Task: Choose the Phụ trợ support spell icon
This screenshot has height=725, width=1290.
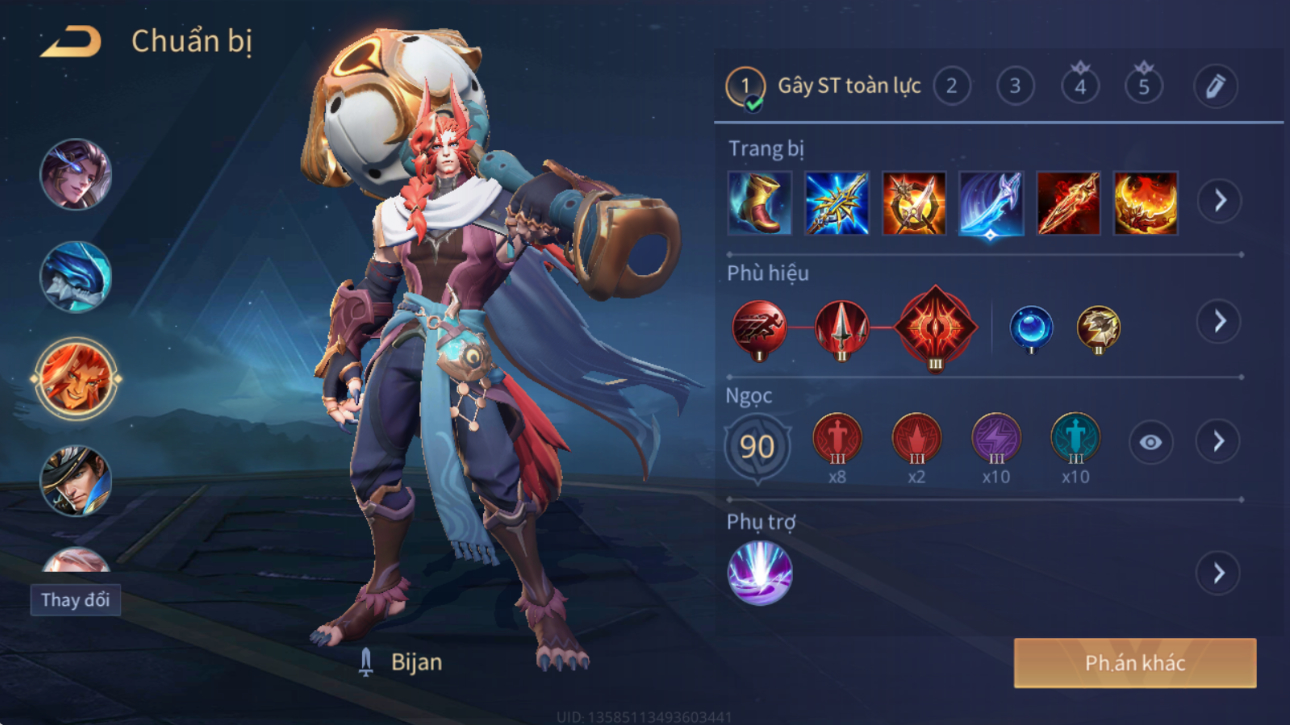Action: pyautogui.click(x=760, y=573)
